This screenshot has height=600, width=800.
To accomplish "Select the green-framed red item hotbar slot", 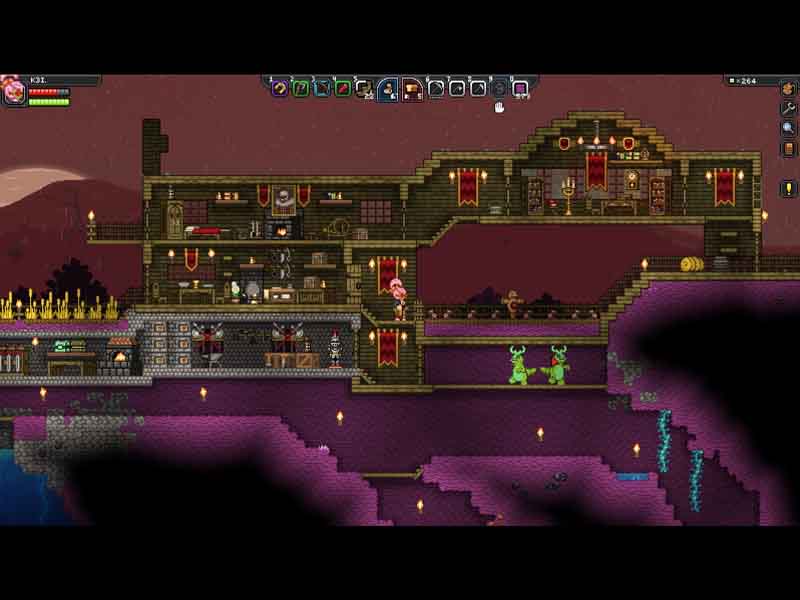I will click(343, 88).
